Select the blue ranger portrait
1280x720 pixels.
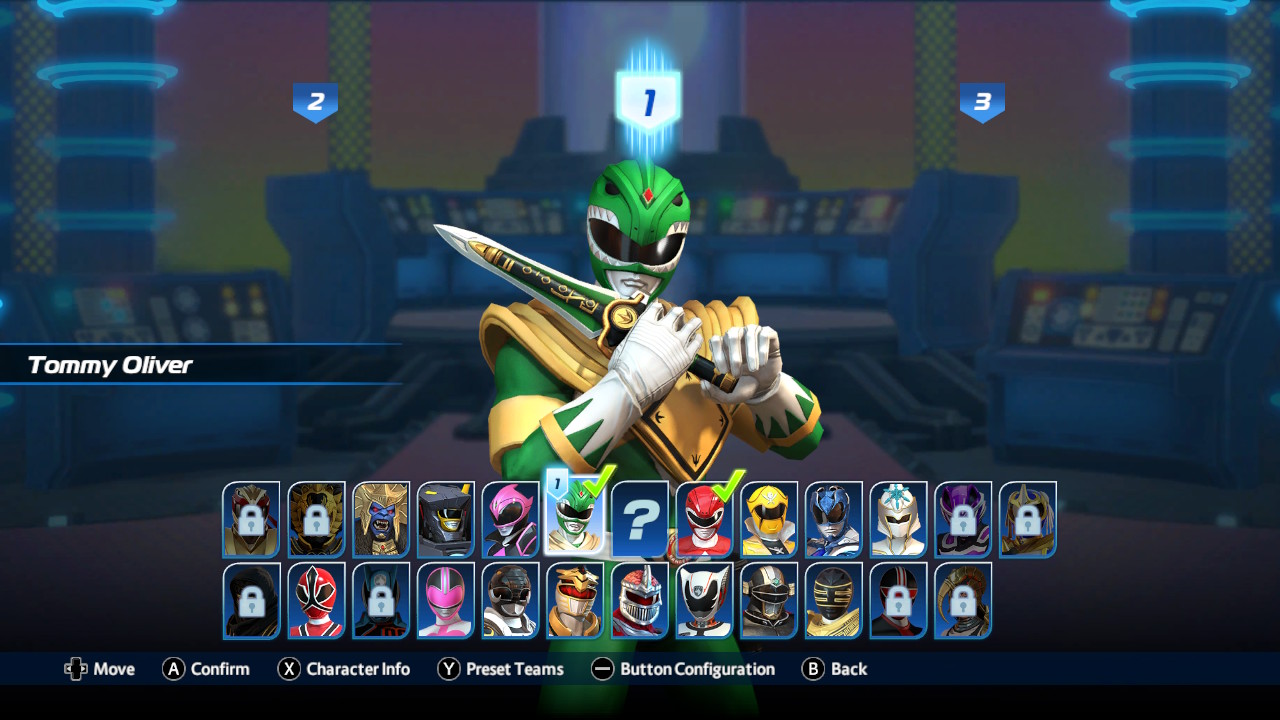pyautogui.click(x=834, y=520)
